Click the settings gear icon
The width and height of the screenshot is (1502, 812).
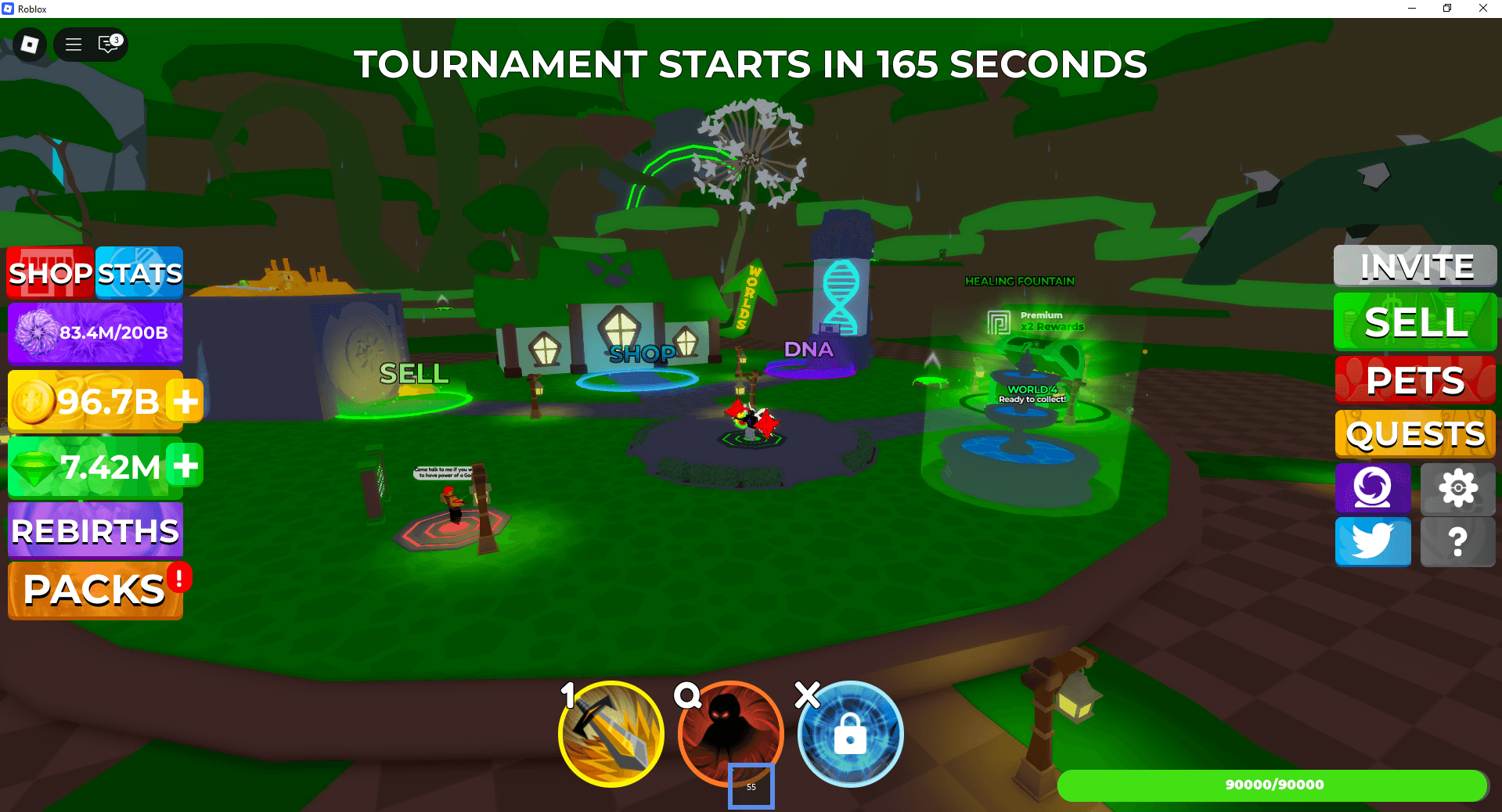[x=1457, y=488]
